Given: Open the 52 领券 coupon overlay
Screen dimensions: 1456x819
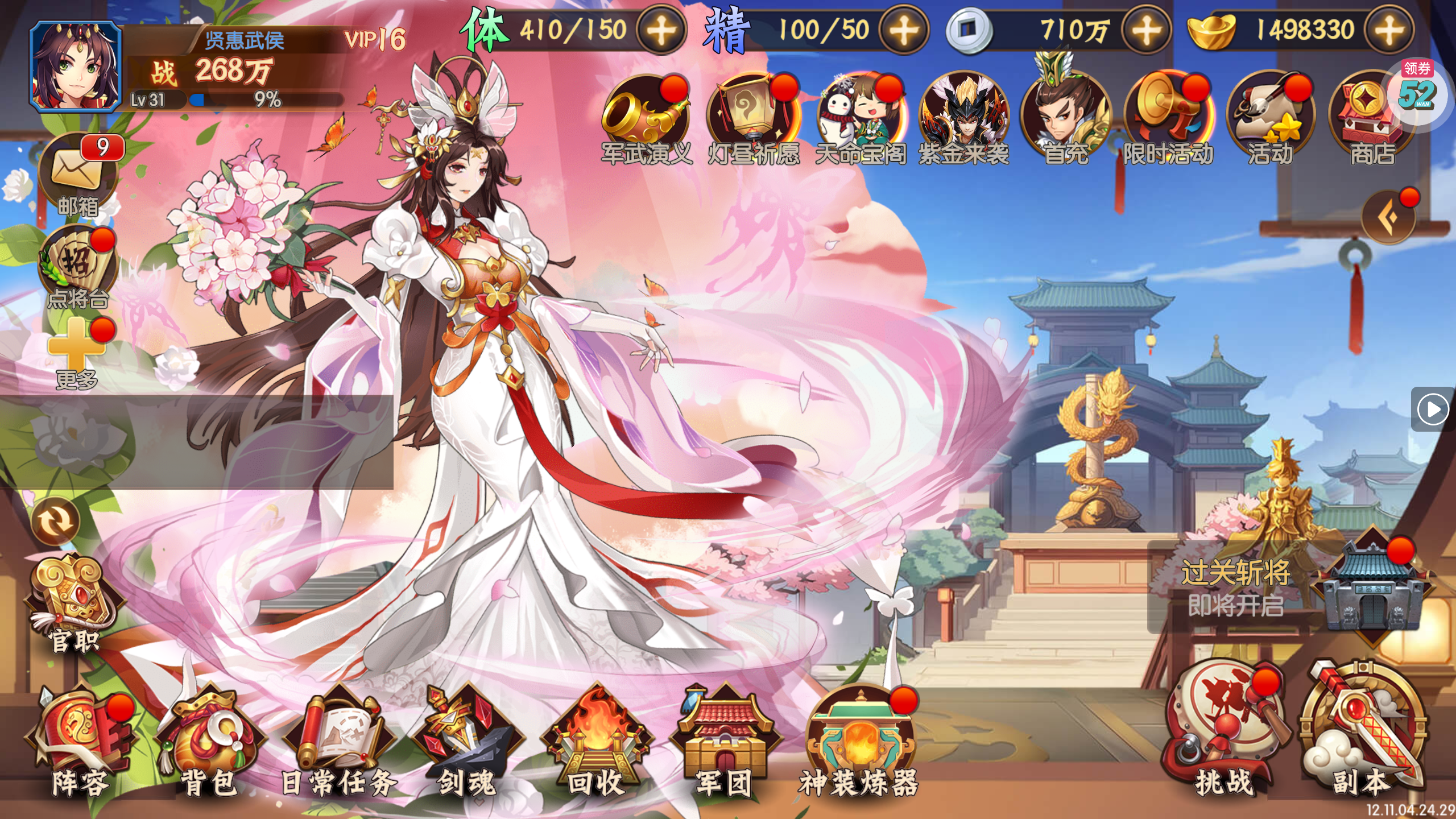Looking at the screenshot, I should pyautogui.click(x=1417, y=91).
